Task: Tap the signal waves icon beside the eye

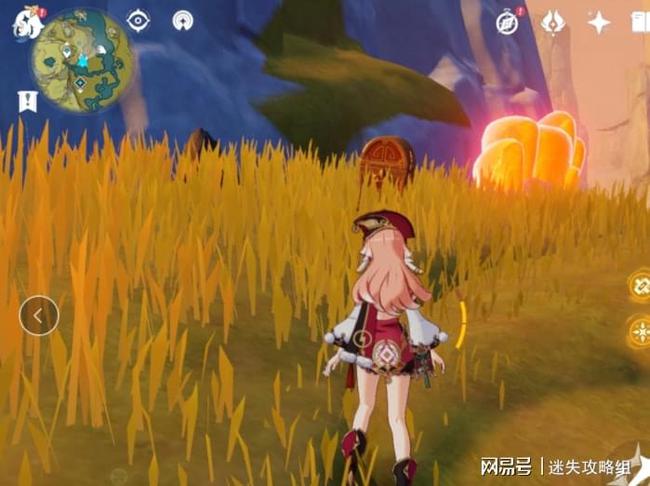Action: [x=183, y=21]
